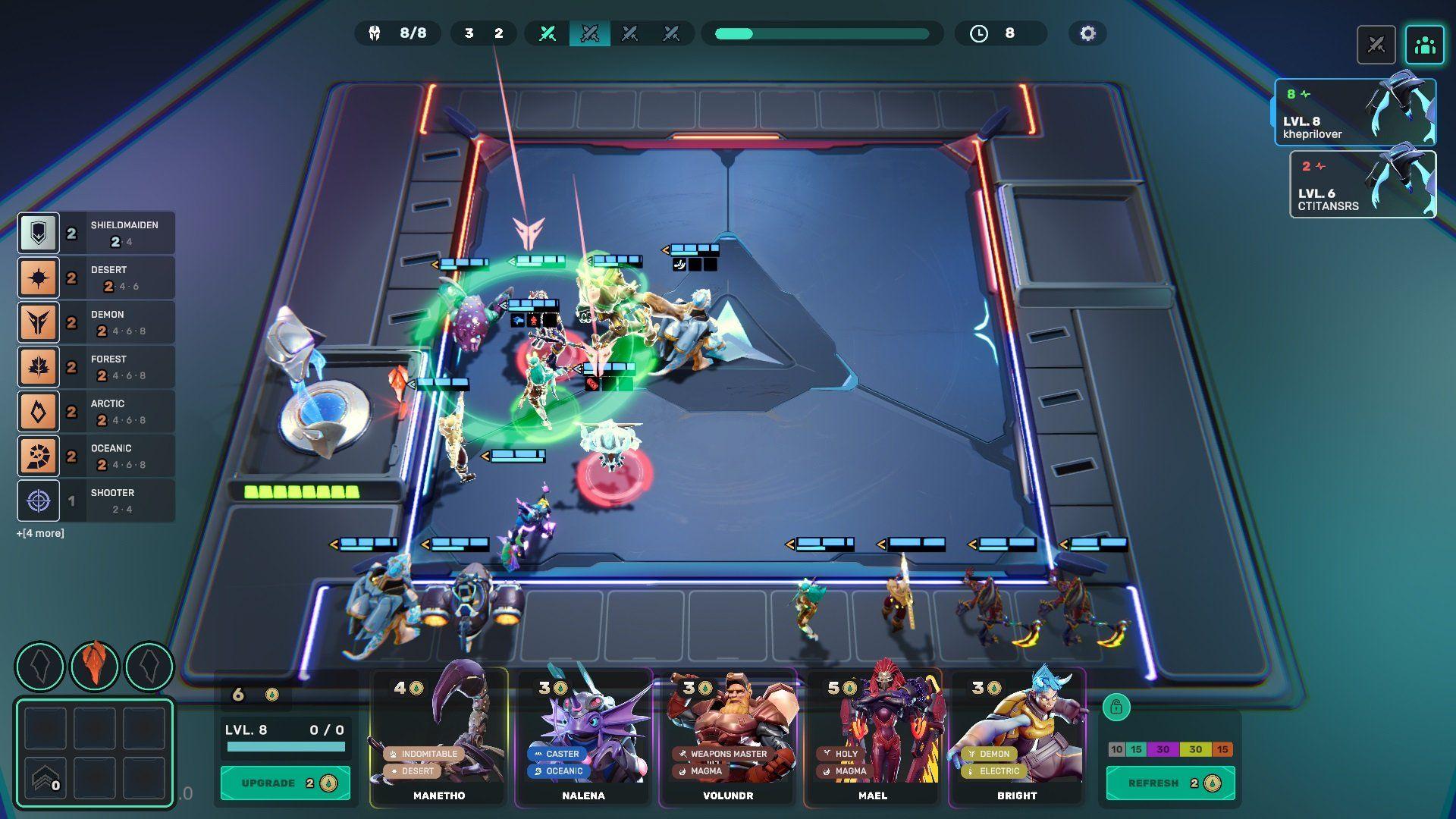Switch to the players roster view tab

pyautogui.click(x=1424, y=45)
